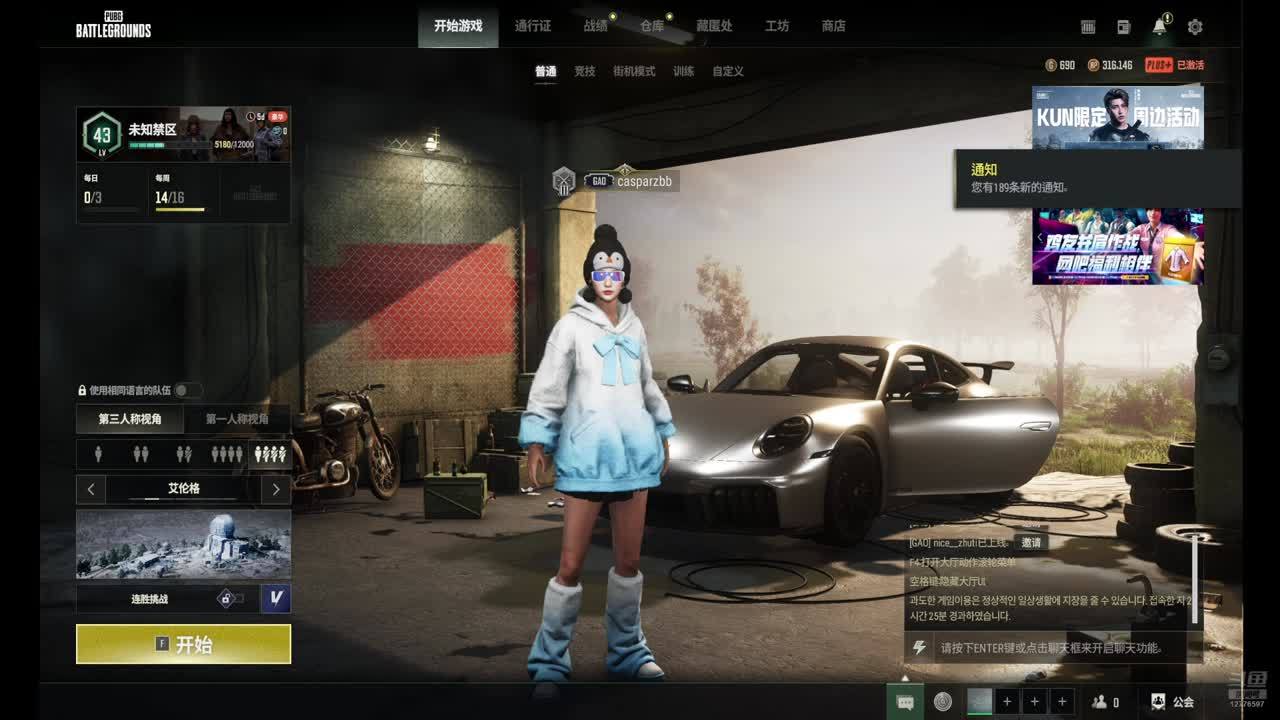The height and width of the screenshot is (720, 1280).
Task: Switch to the 竞技 ranked tab
Action: (x=584, y=71)
